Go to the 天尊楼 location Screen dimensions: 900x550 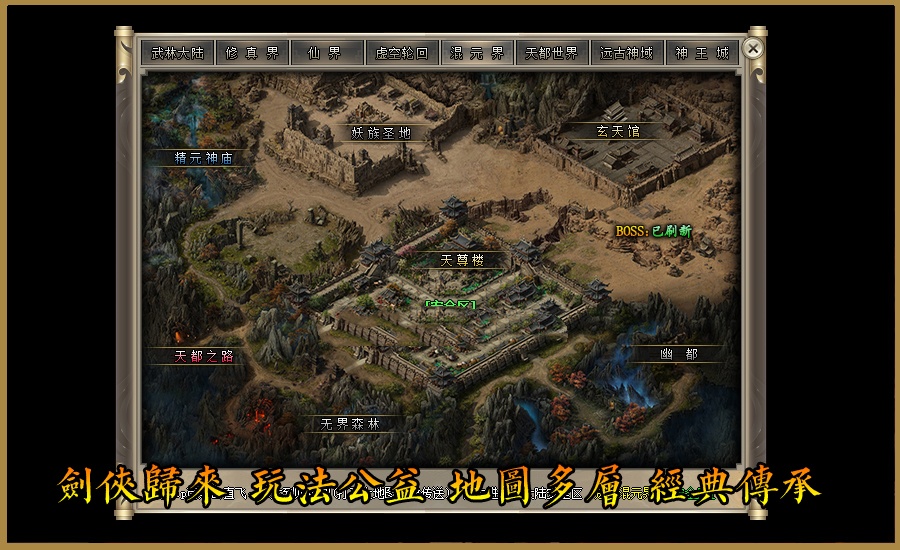click(461, 260)
